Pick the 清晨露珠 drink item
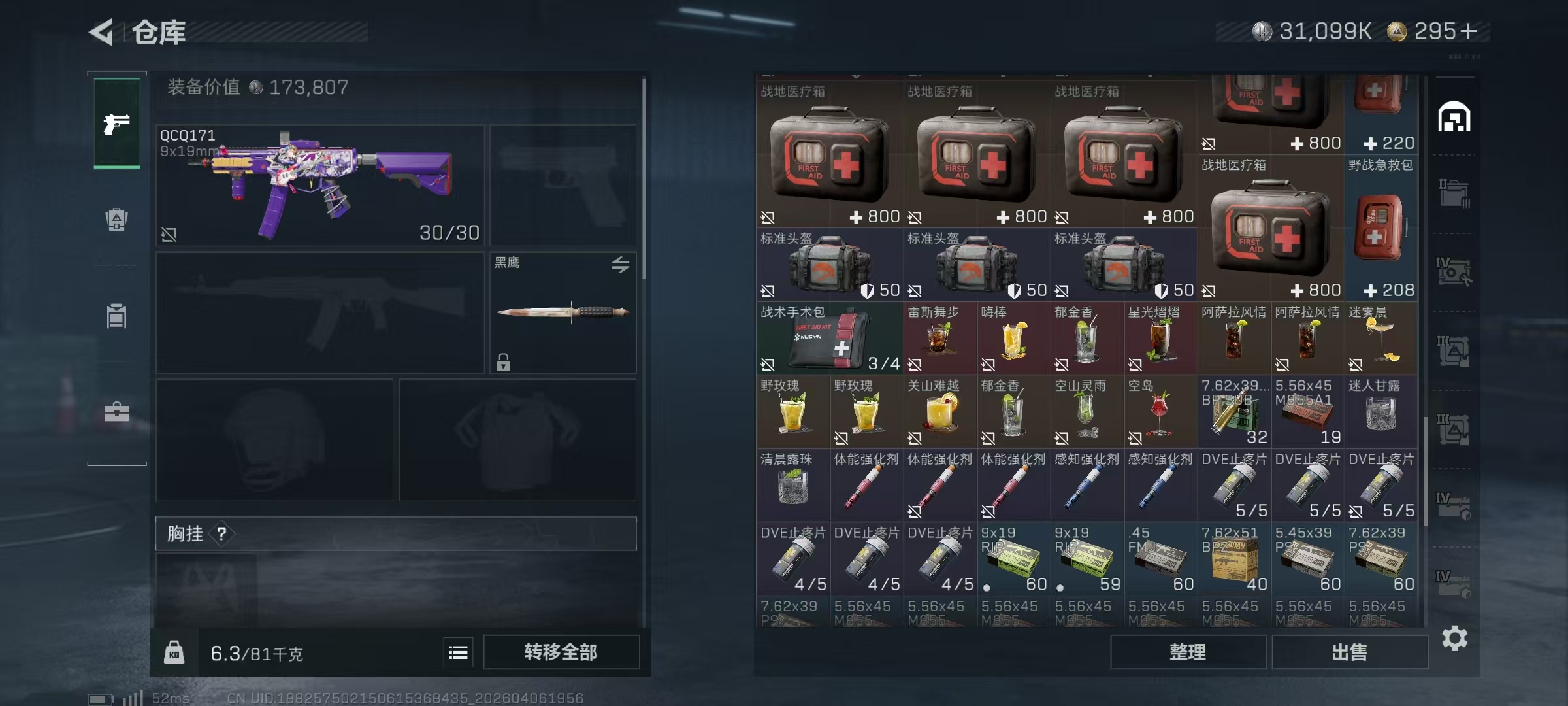The image size is (1568, 706). tap(792, 485)
